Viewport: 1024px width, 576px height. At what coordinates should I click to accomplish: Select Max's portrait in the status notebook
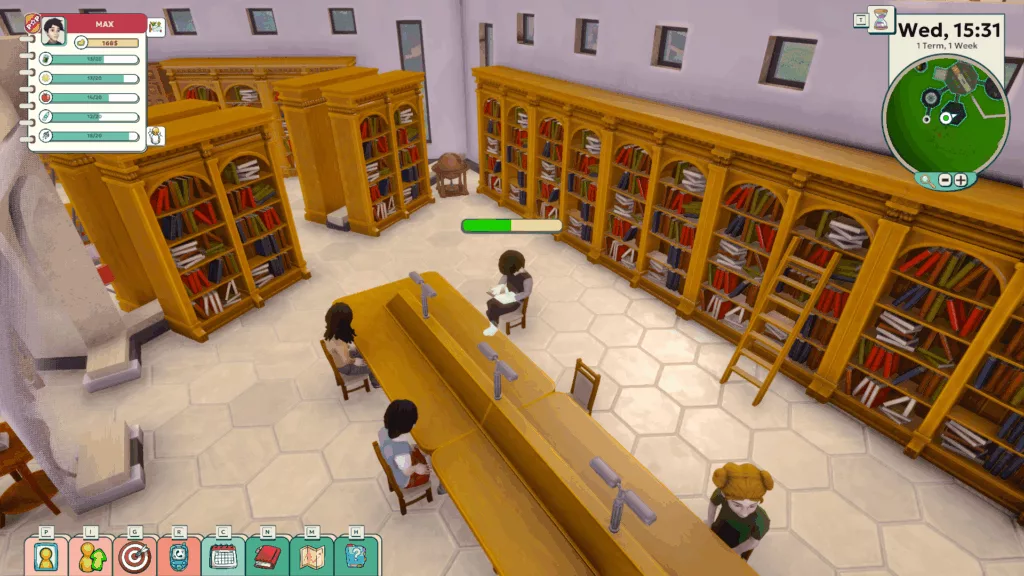click(53, 31)
